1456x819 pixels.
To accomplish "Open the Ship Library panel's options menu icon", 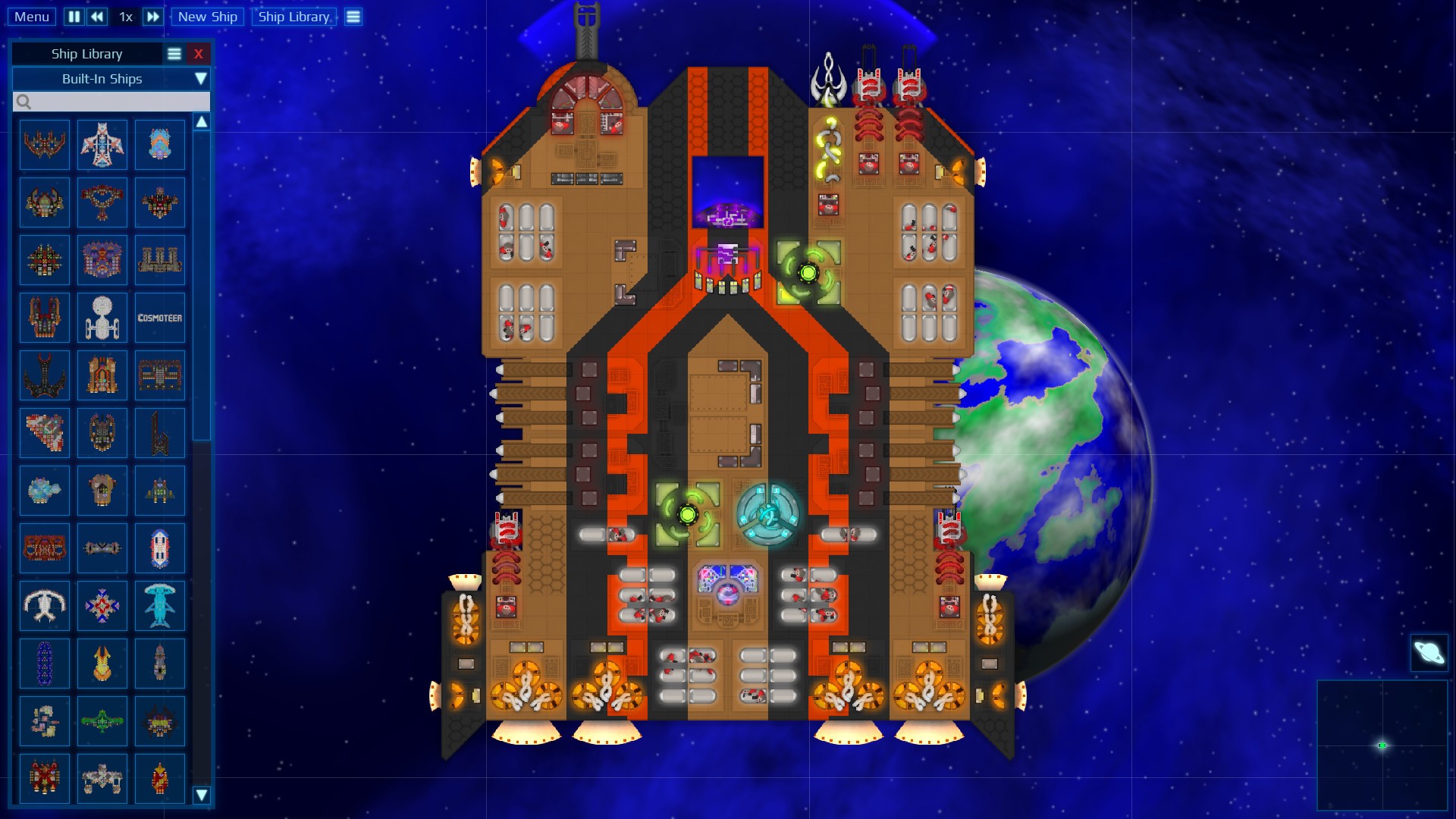I will coord(174,53).
